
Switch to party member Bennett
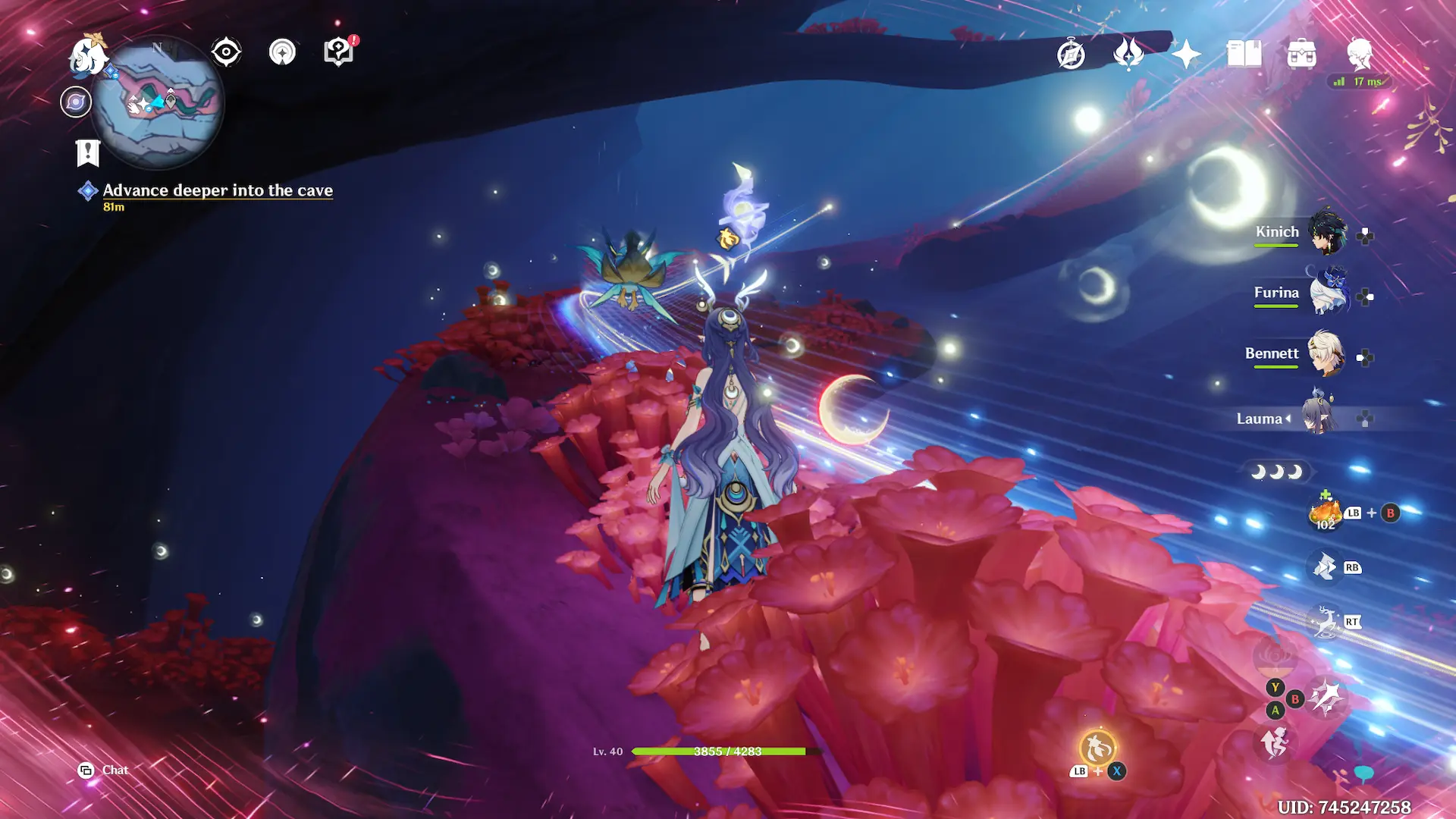(1327, 353)
